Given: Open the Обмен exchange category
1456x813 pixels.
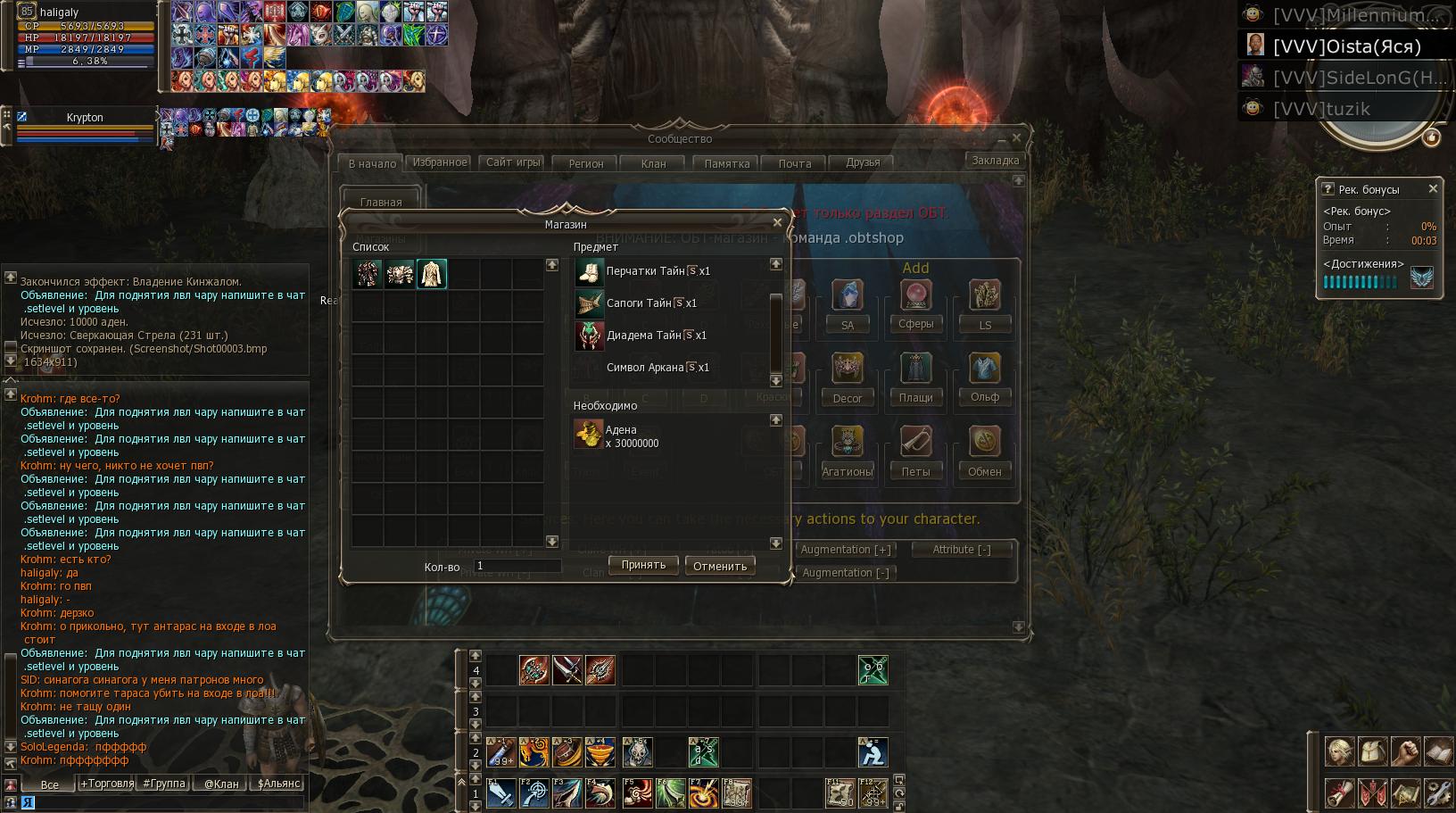Looking at the screenshot, I should 984,471.
